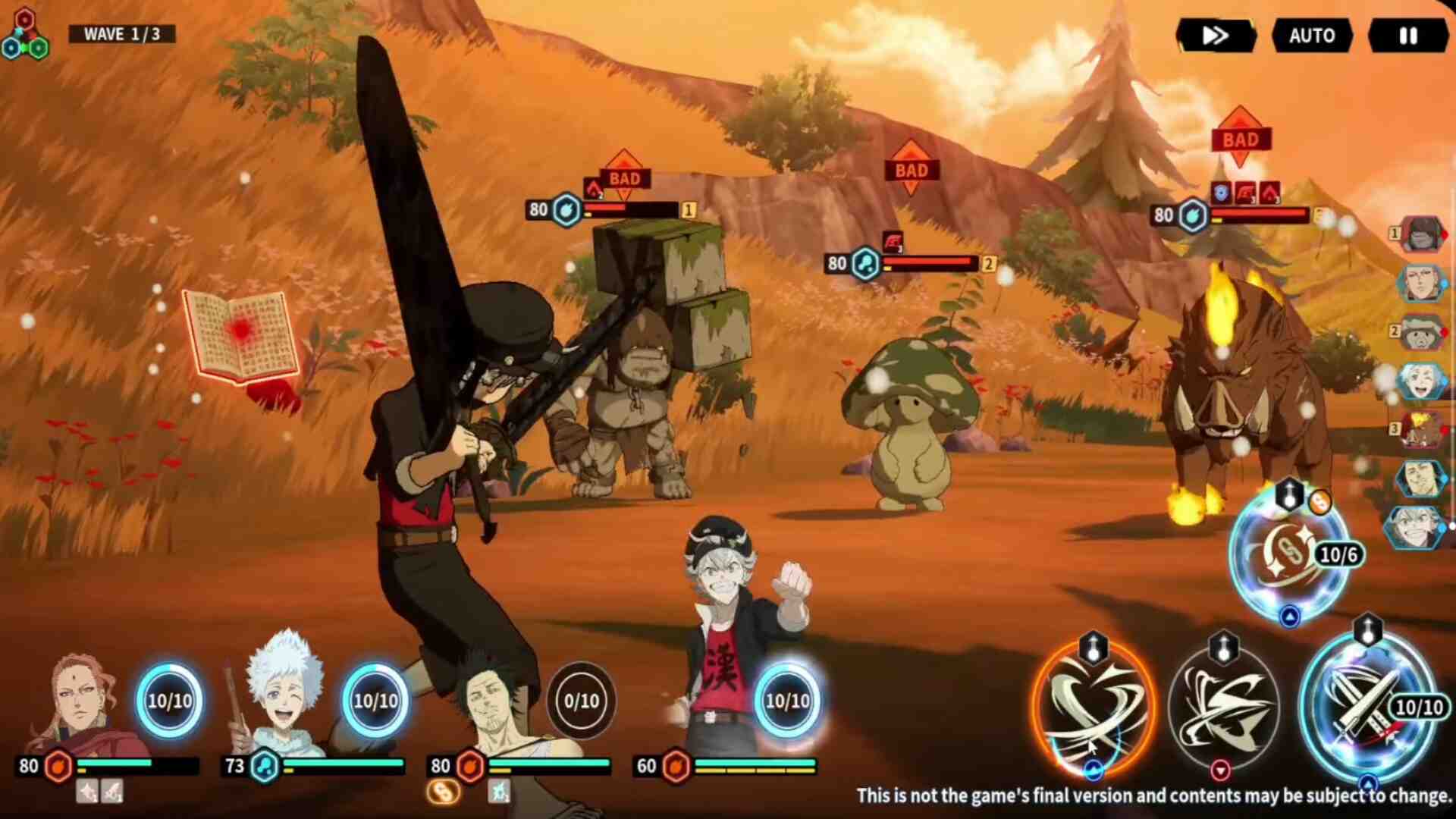Select the first turn-order portrait

[x=1420, y=234]
